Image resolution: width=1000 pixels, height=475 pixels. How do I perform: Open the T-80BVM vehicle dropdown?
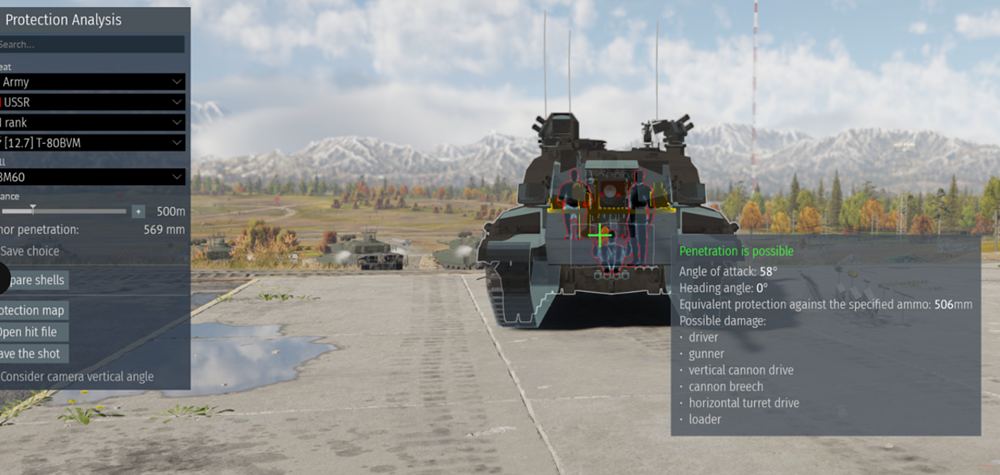click(x=92, y=142)
